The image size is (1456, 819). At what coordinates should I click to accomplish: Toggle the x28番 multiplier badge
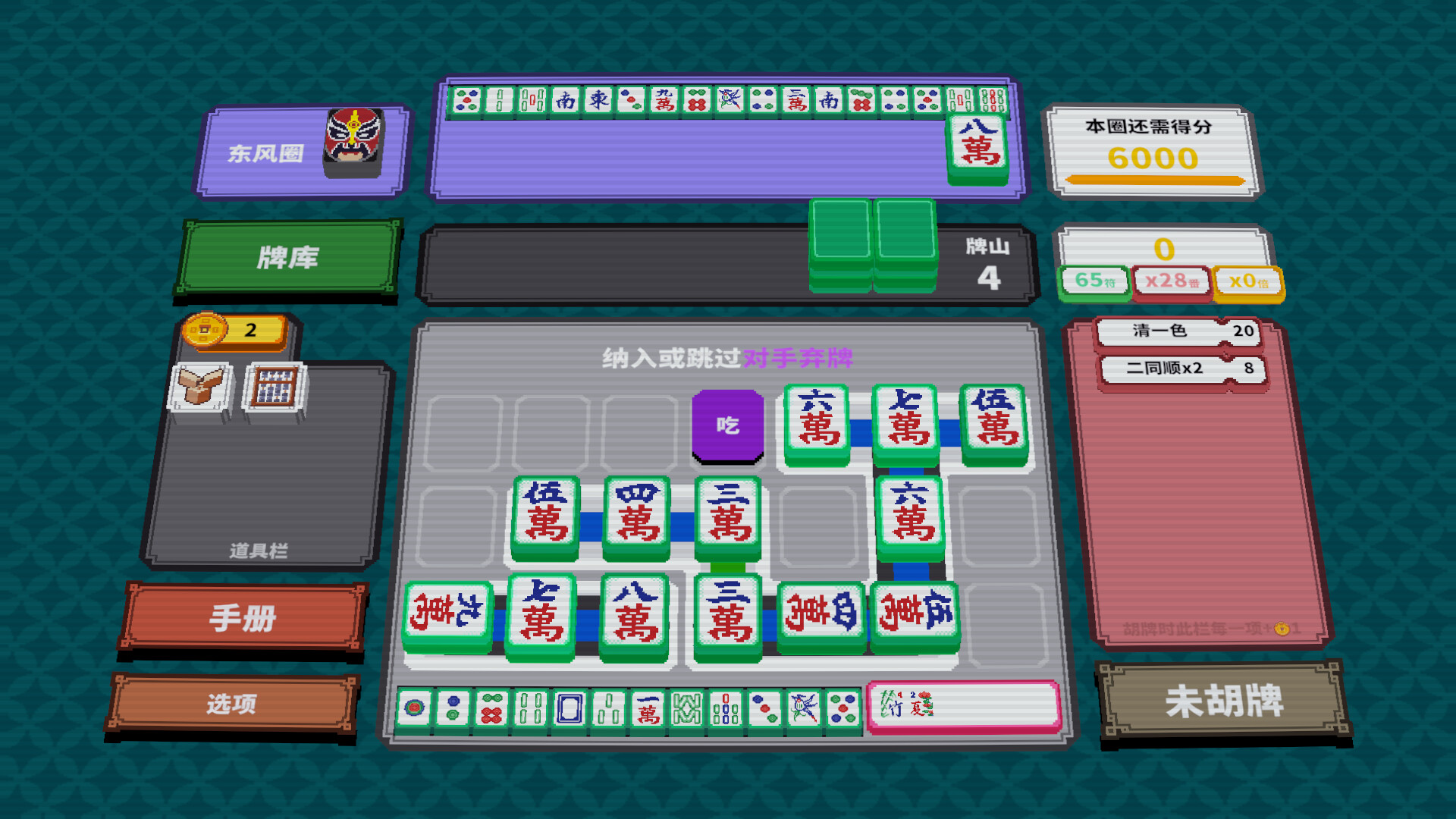1170,280
